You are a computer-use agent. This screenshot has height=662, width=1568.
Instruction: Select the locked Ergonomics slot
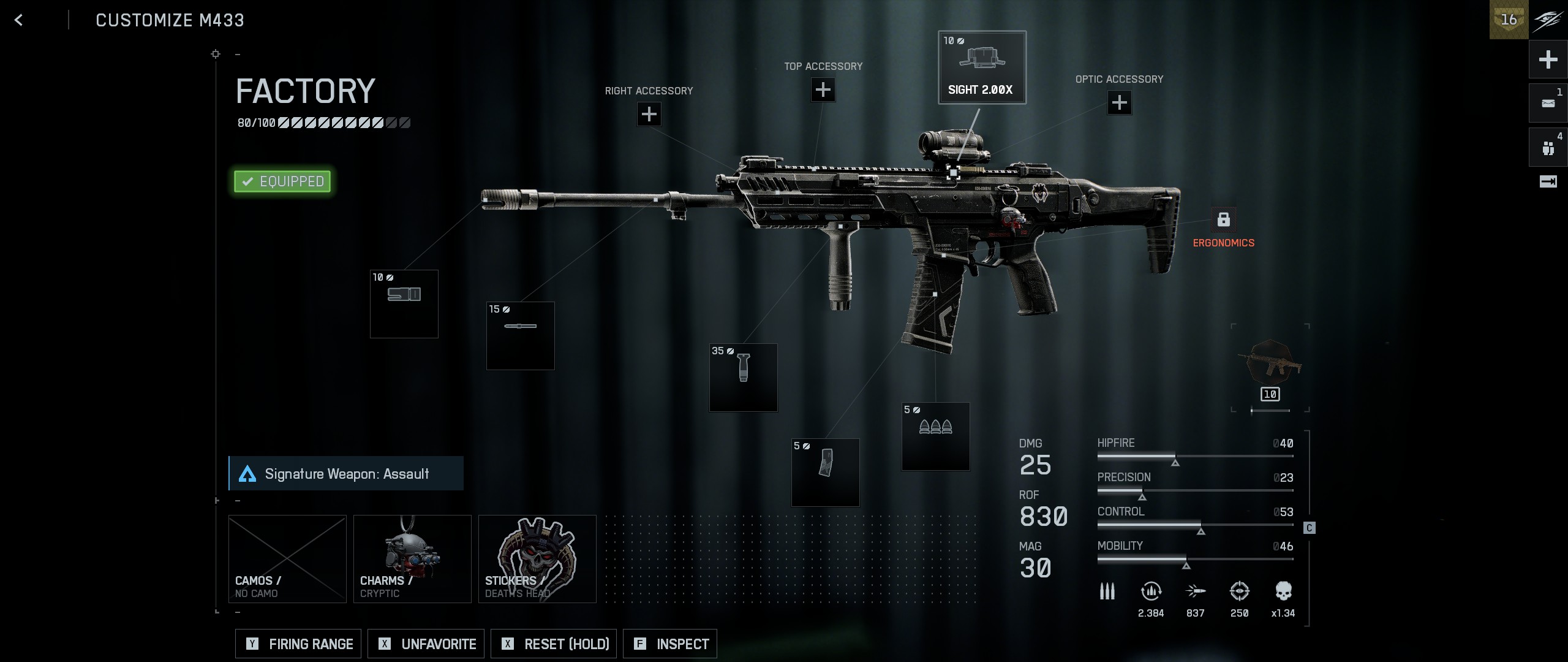[1223, 220]
